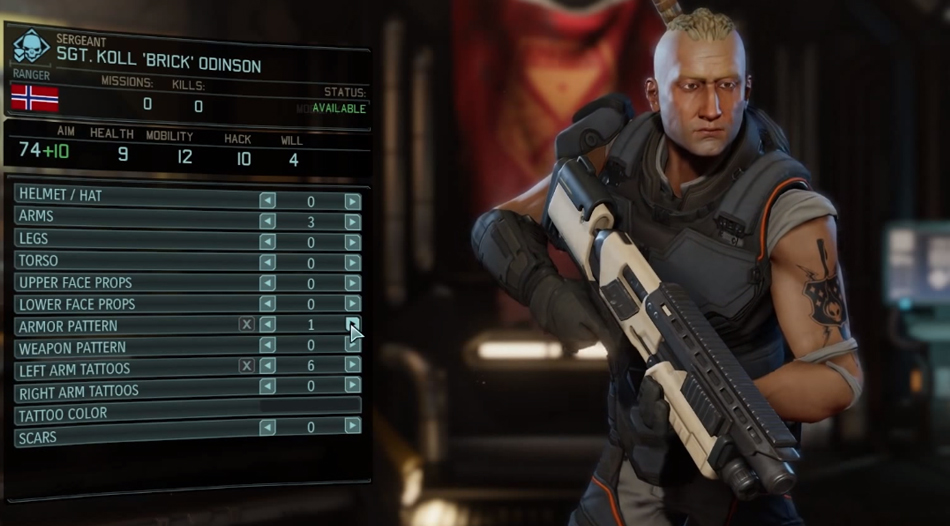Decrease the Scars option value
This screenshot has width=950, height=526.
(x=267, y=427)
